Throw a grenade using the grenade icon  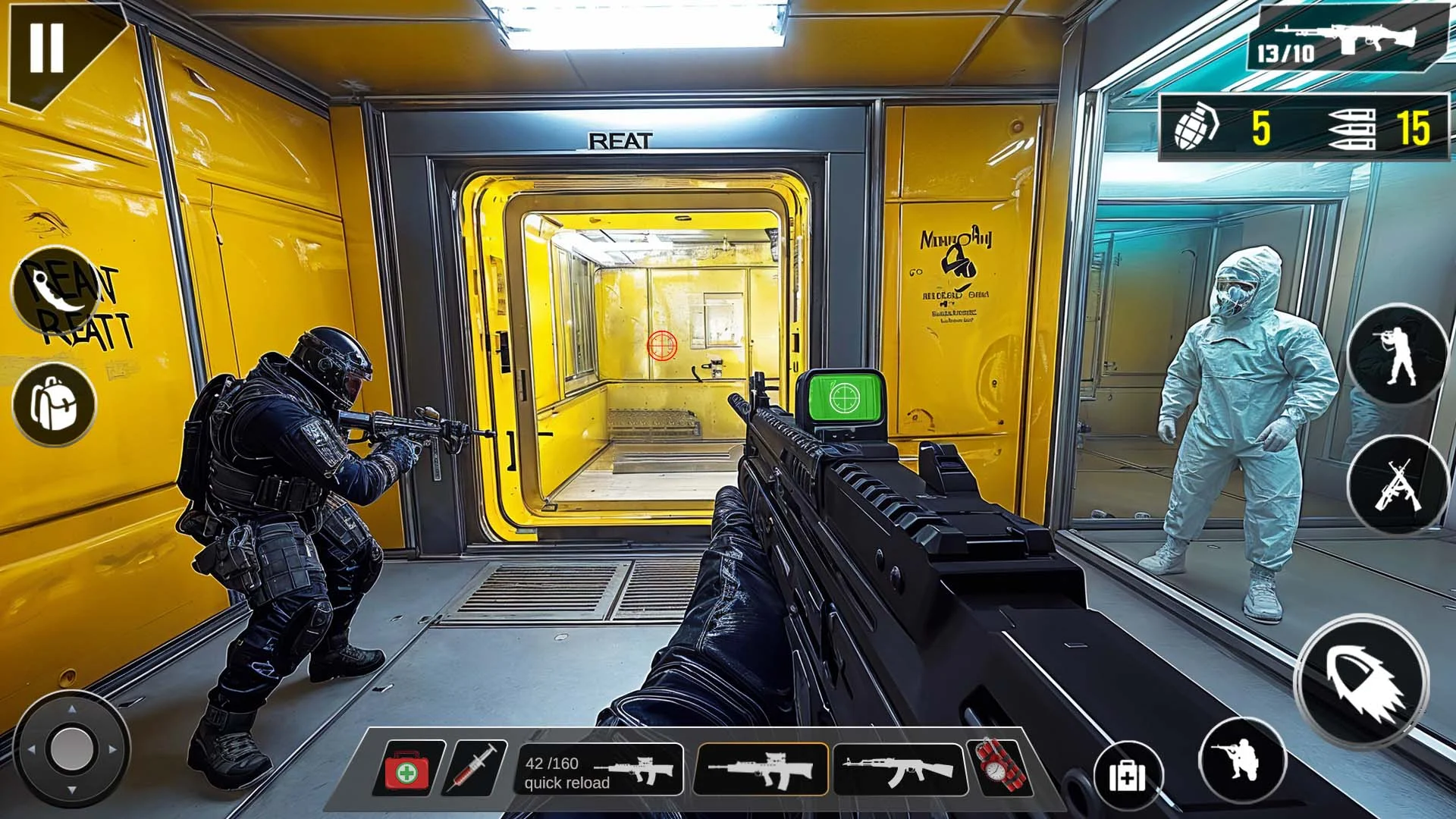(1196, 126)
